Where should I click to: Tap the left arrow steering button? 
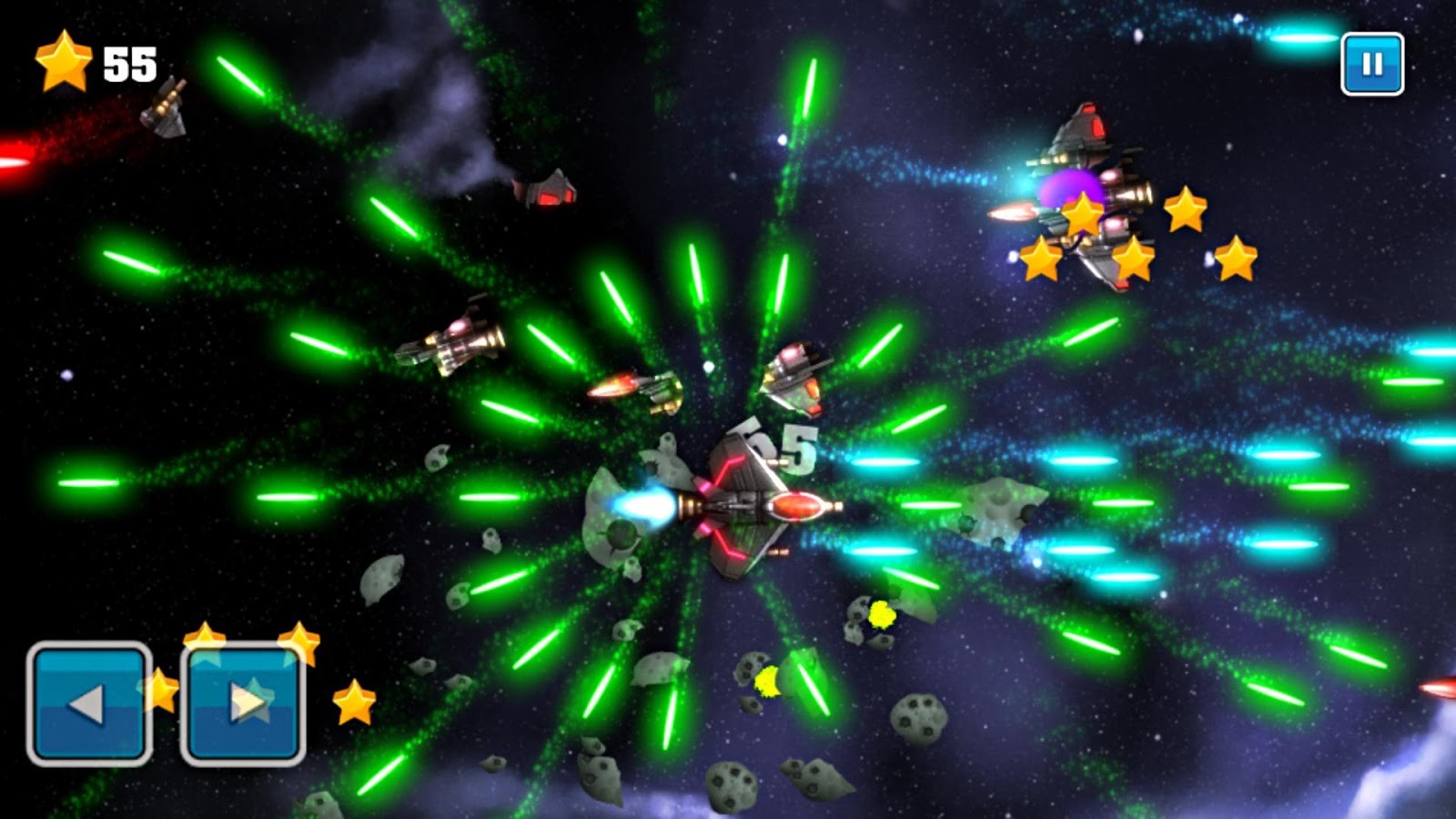coord(89,703)
